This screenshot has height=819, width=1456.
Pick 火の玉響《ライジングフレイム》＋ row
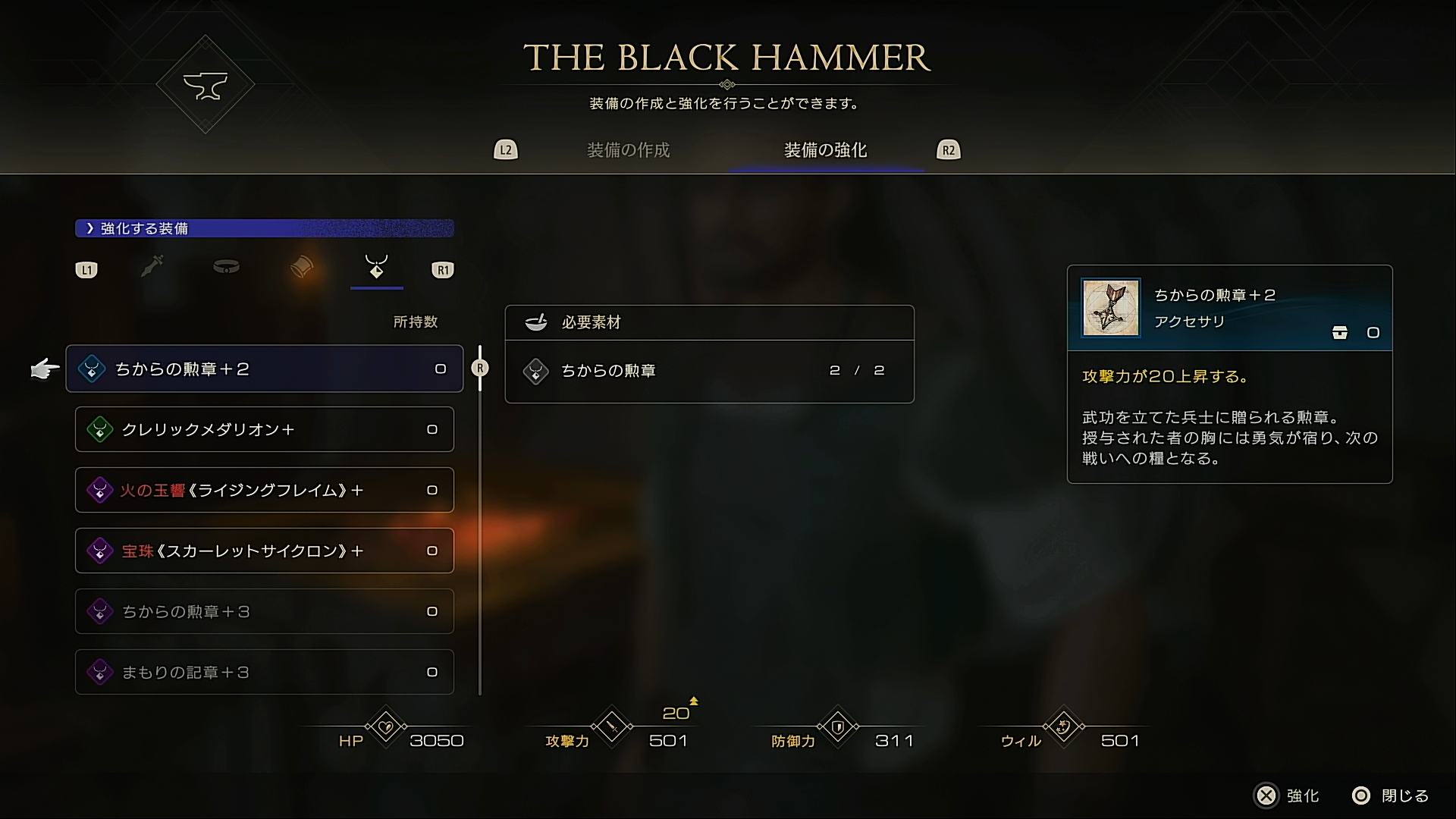pos(264,490)
